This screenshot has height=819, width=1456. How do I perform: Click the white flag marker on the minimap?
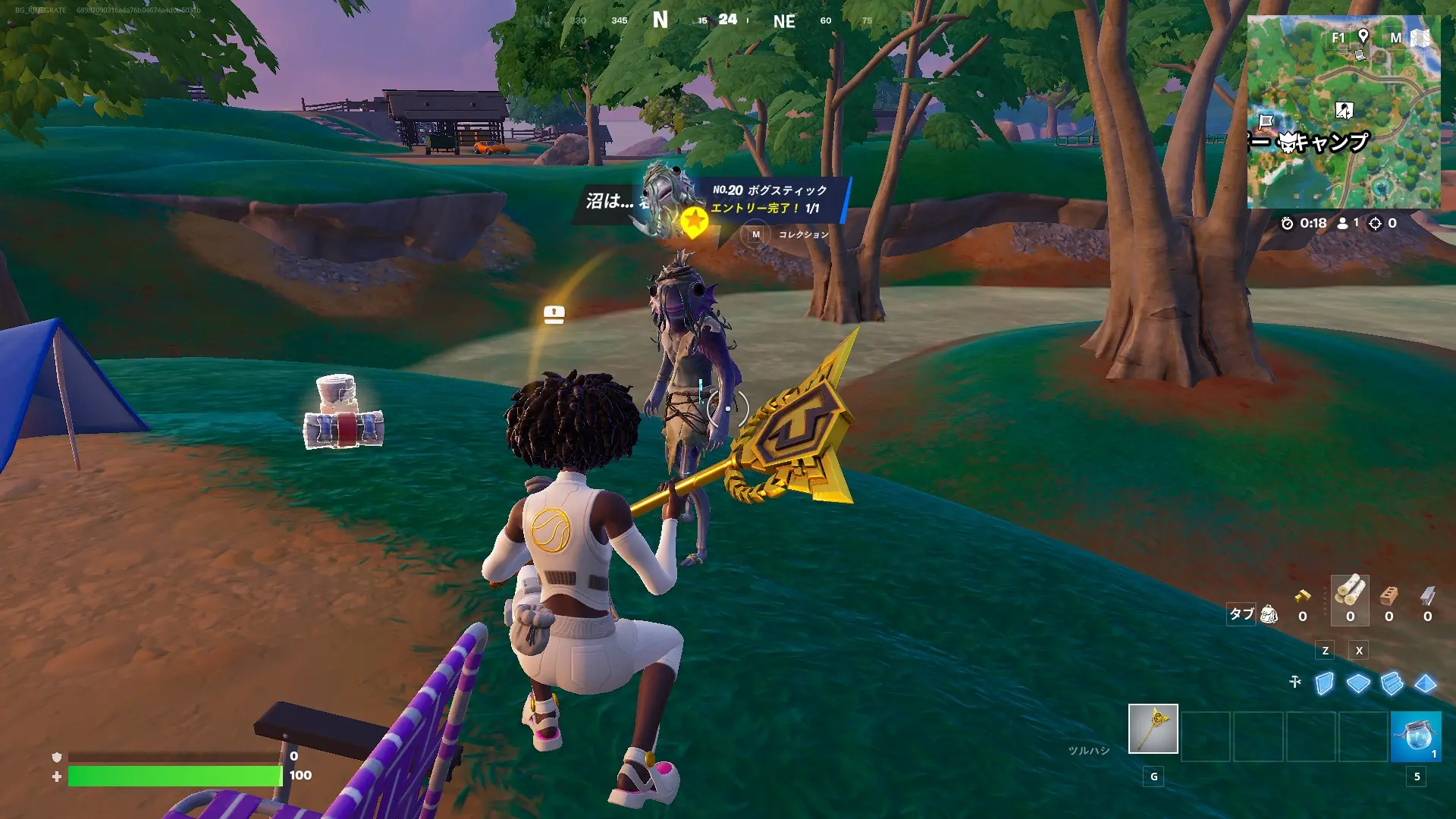pyautogui.click(x=1266, y=121)
